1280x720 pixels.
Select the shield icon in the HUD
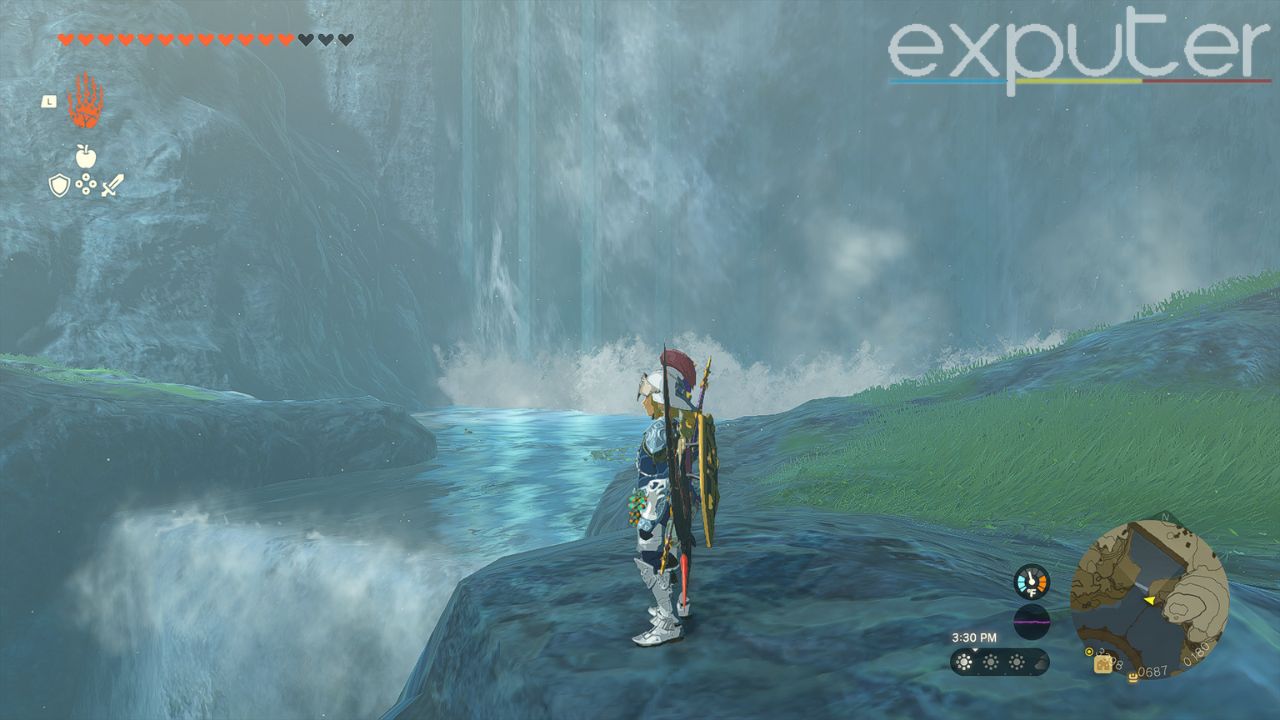coord(59,185)
